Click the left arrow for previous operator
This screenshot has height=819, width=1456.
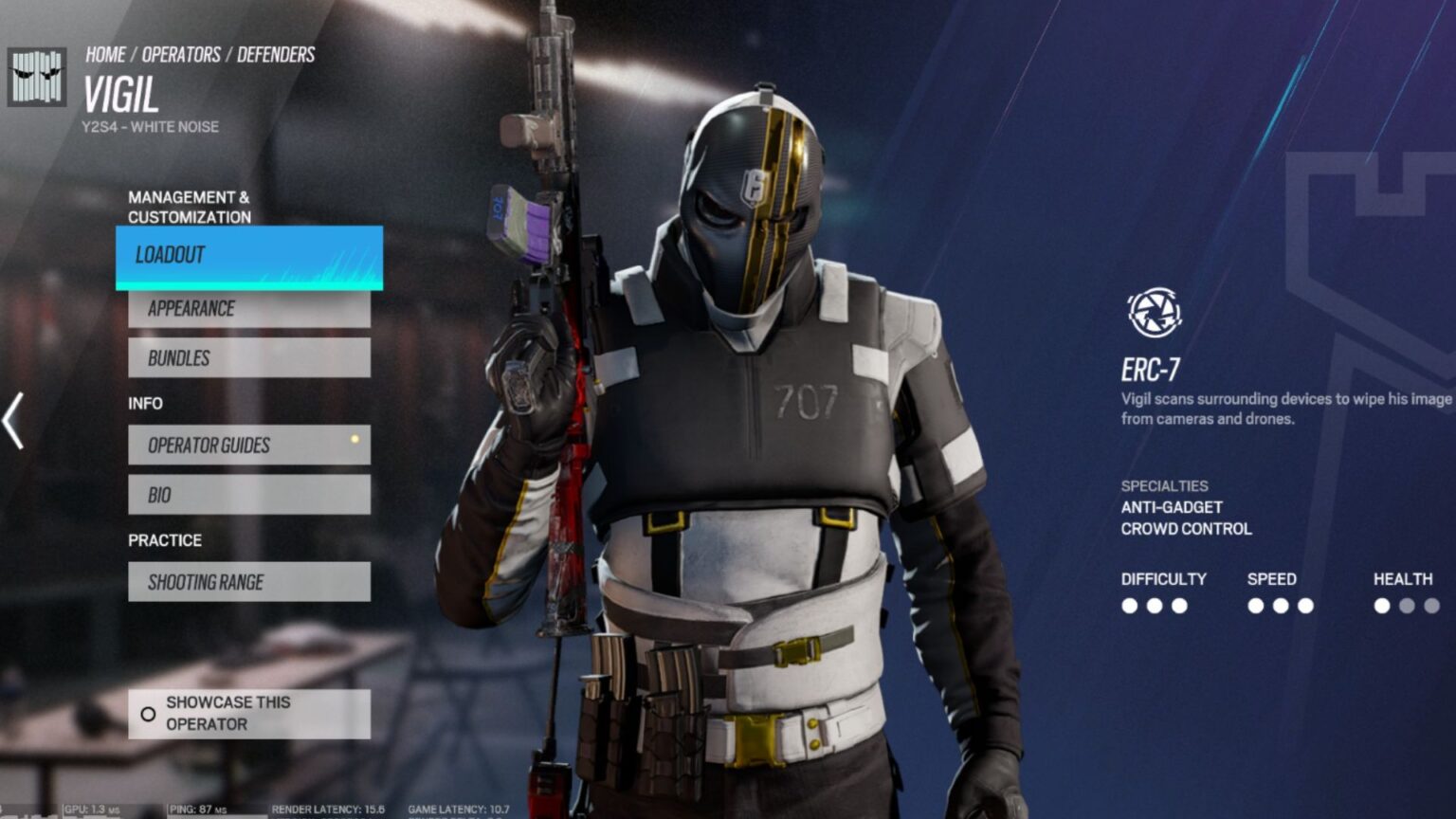pos(13,421)
